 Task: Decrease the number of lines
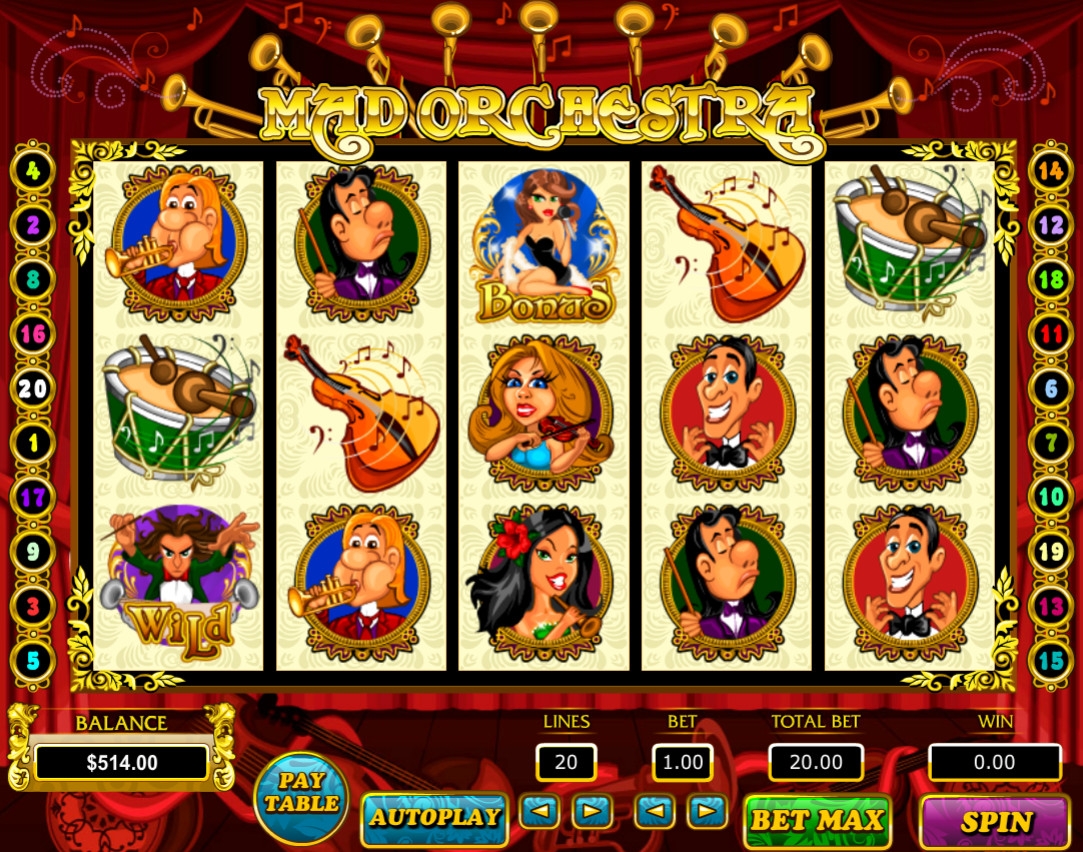click(x=539, y=811)
